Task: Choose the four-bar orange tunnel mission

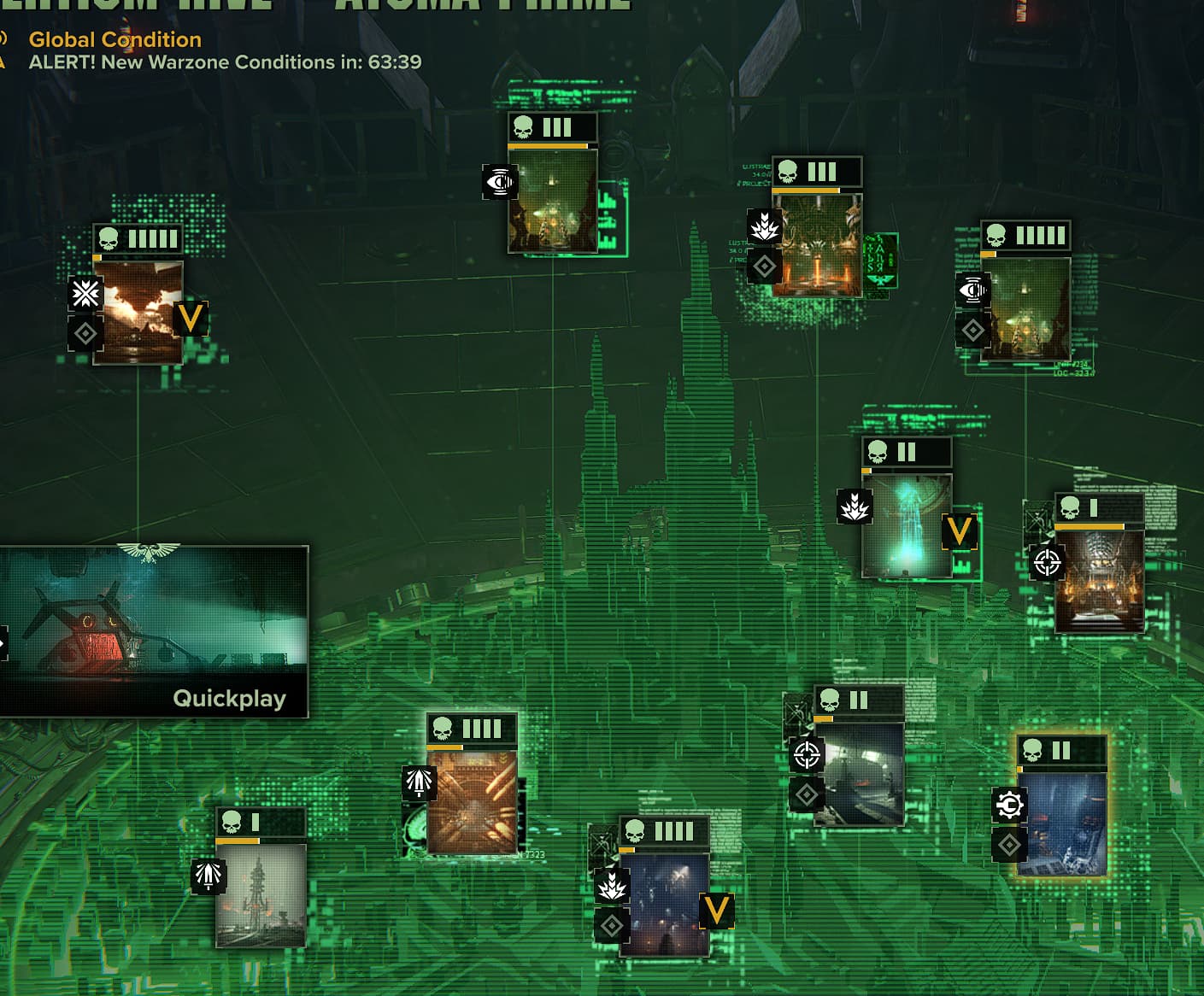Action: pos(472,802)
